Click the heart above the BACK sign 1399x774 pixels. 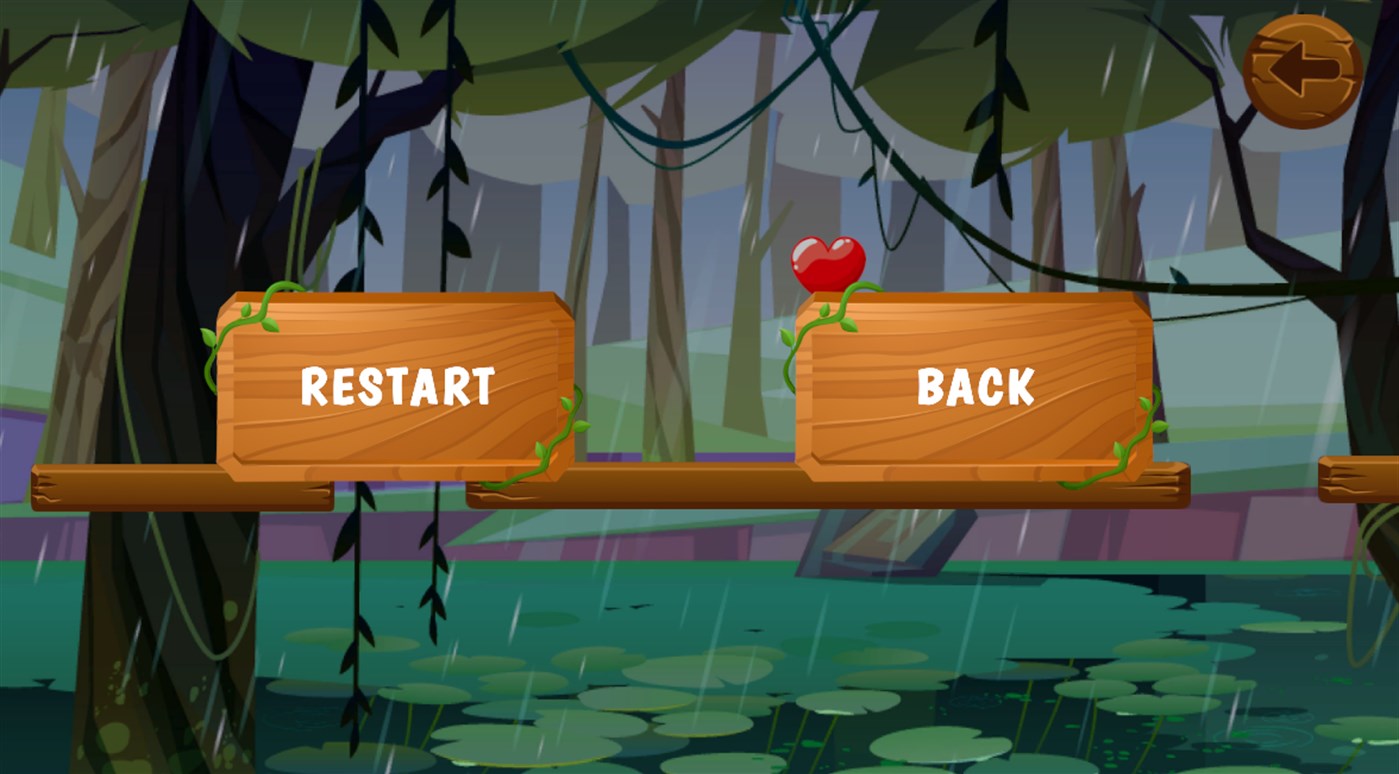(x=828, y=260)
